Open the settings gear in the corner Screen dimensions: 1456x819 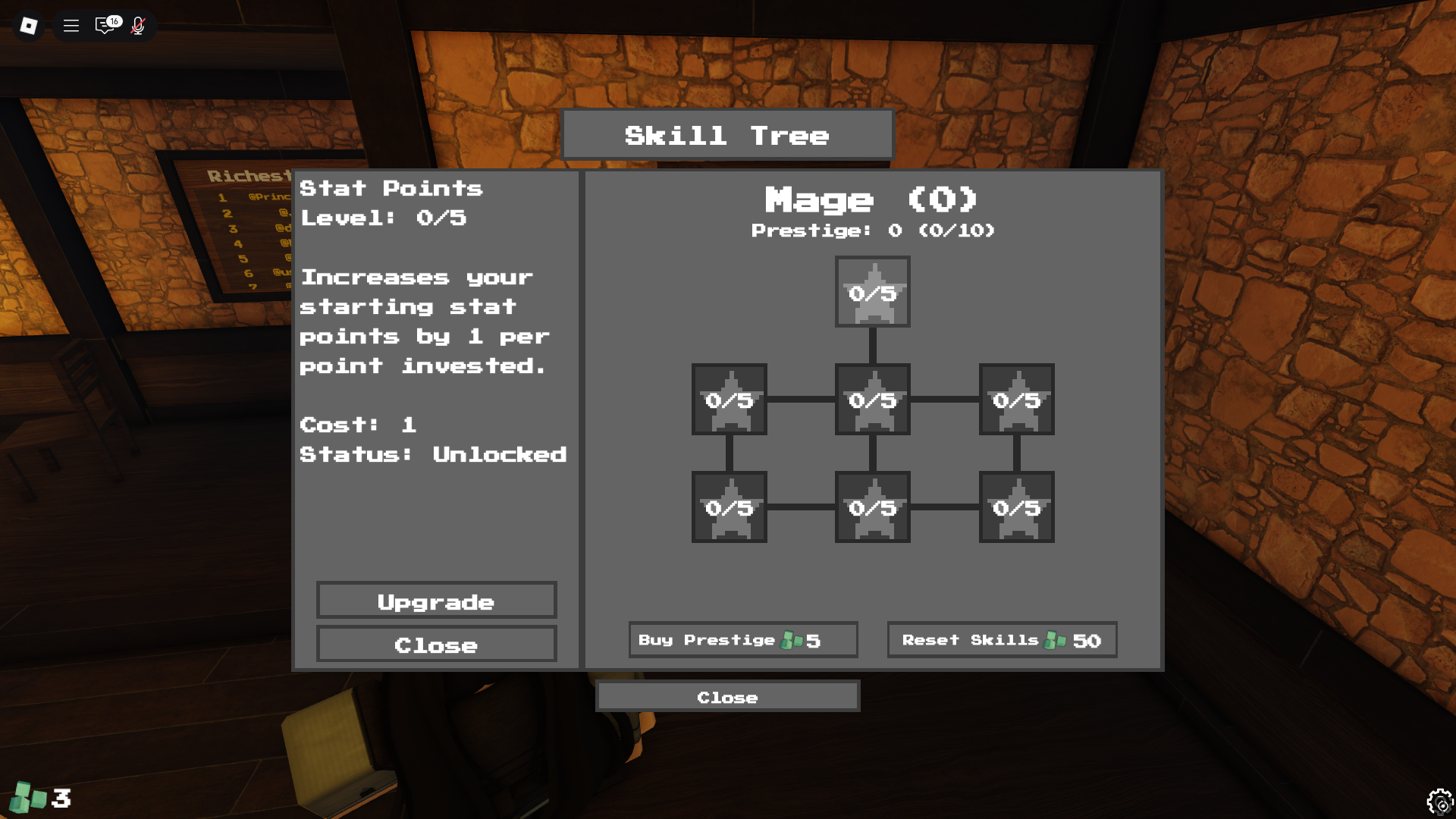click(x=1439, y=801)
